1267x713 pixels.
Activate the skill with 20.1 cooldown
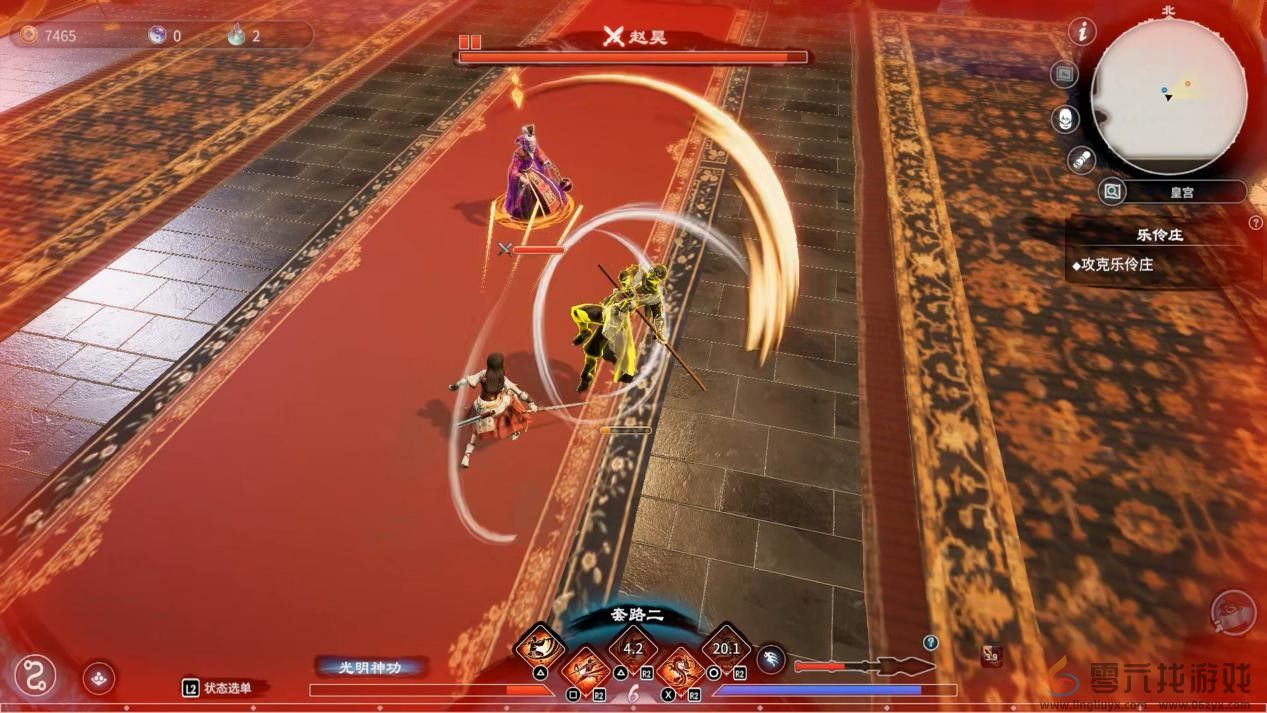pyautogui.click(x=726, y=648)
